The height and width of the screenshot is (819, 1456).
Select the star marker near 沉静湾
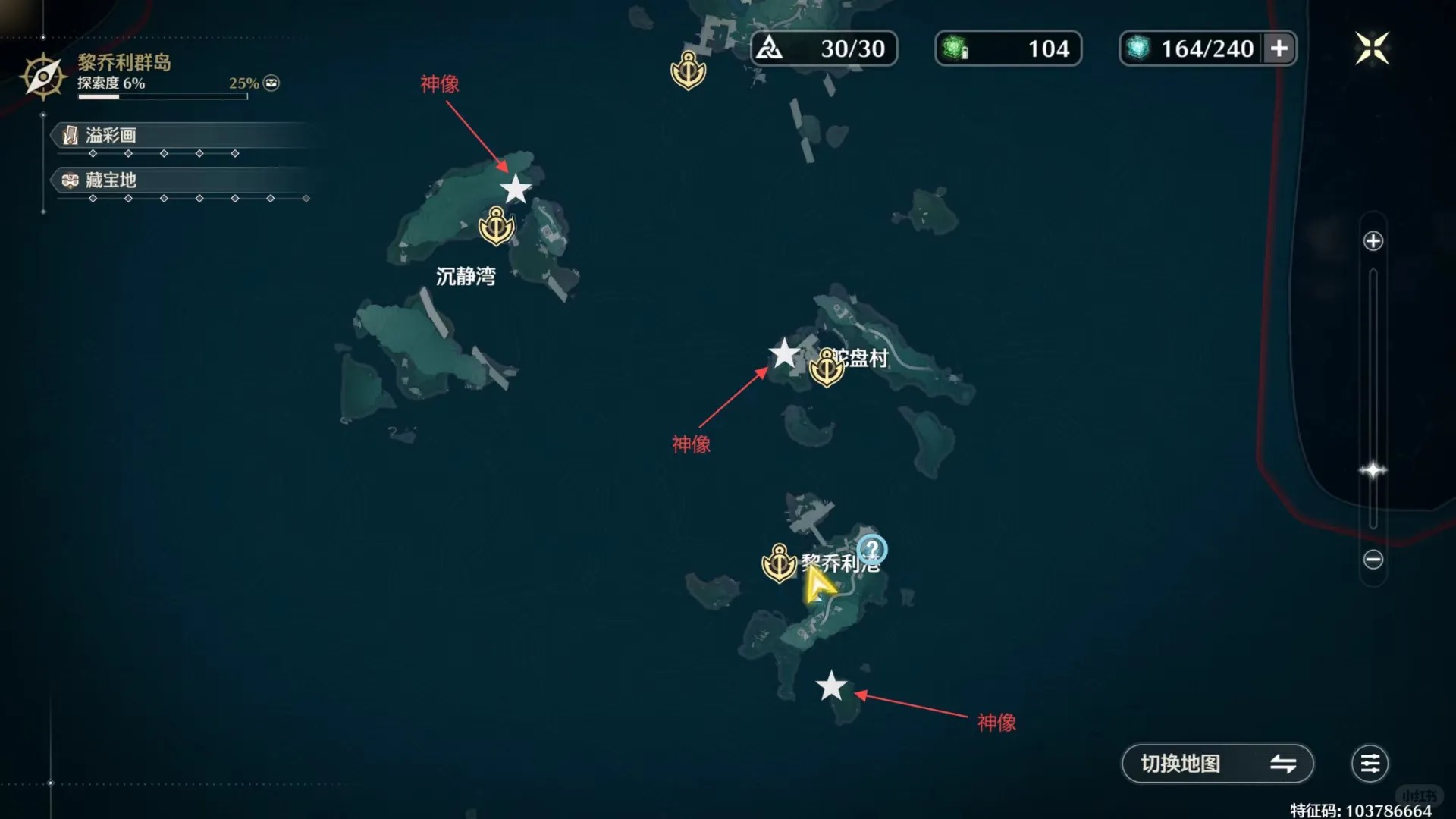point(516,189)
